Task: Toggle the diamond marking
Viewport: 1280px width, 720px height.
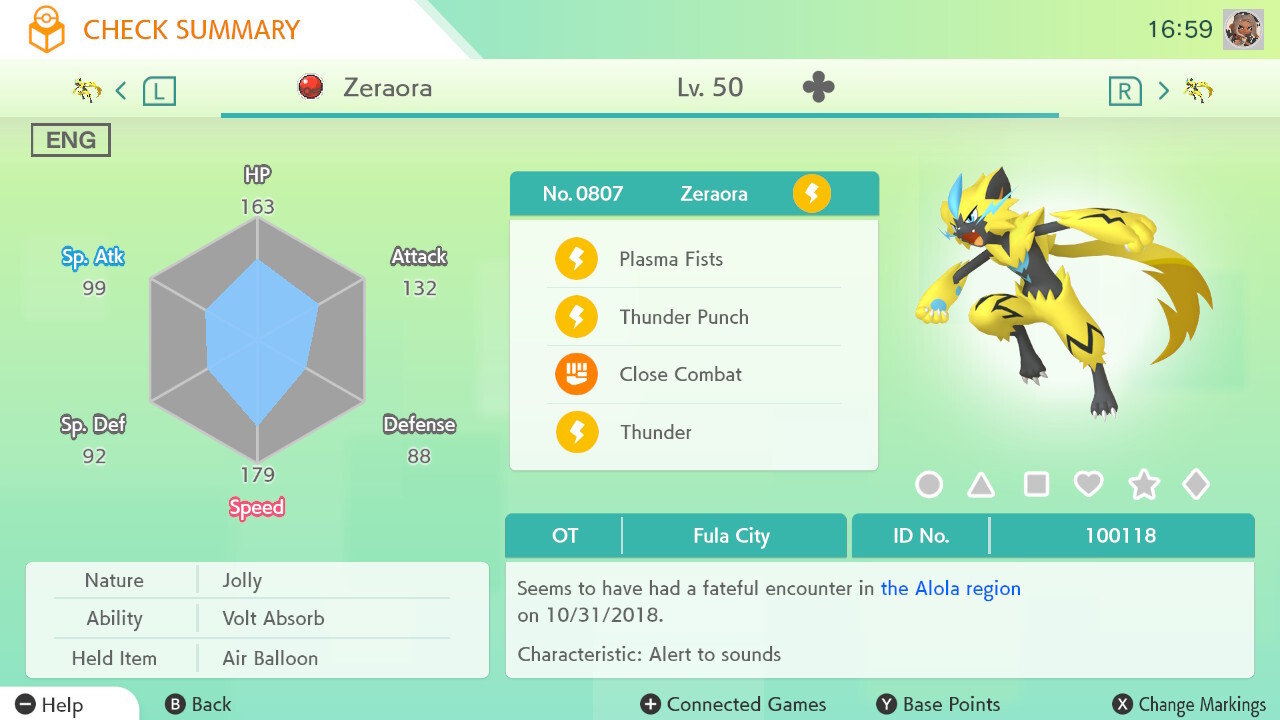Action: point(1196,485)
